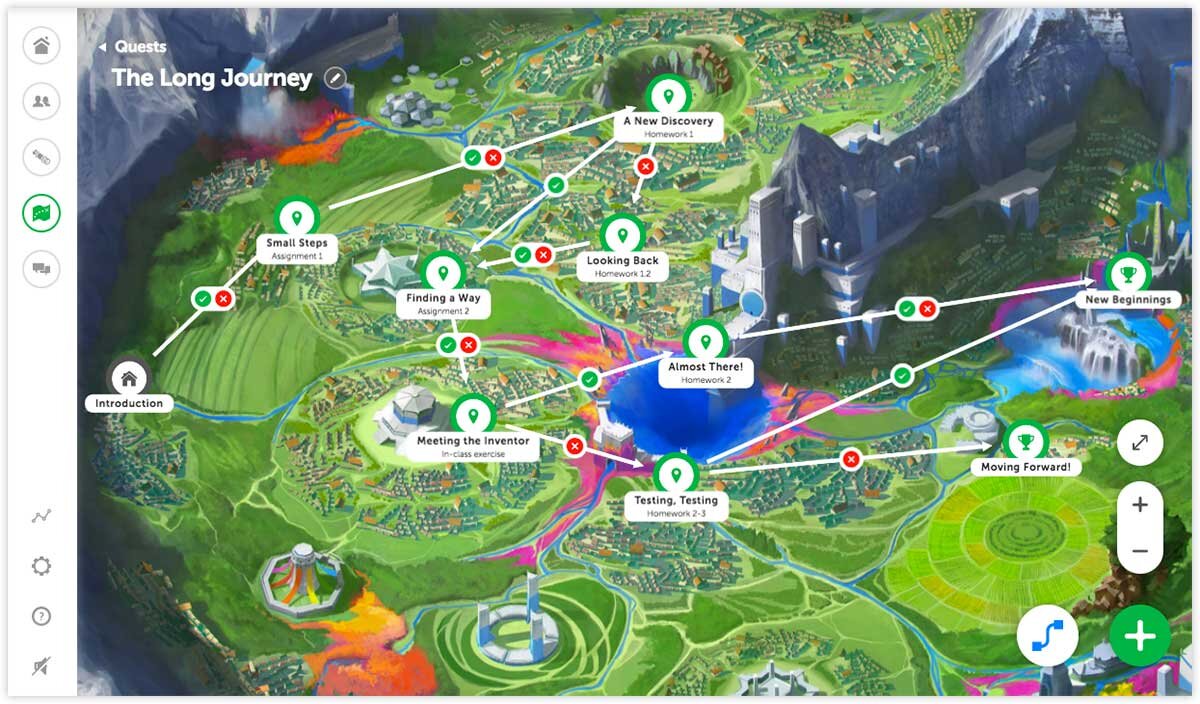The image size is (1200, 704).
Task: Select the Testing, Testing map marker
Action: click(676, 474)
